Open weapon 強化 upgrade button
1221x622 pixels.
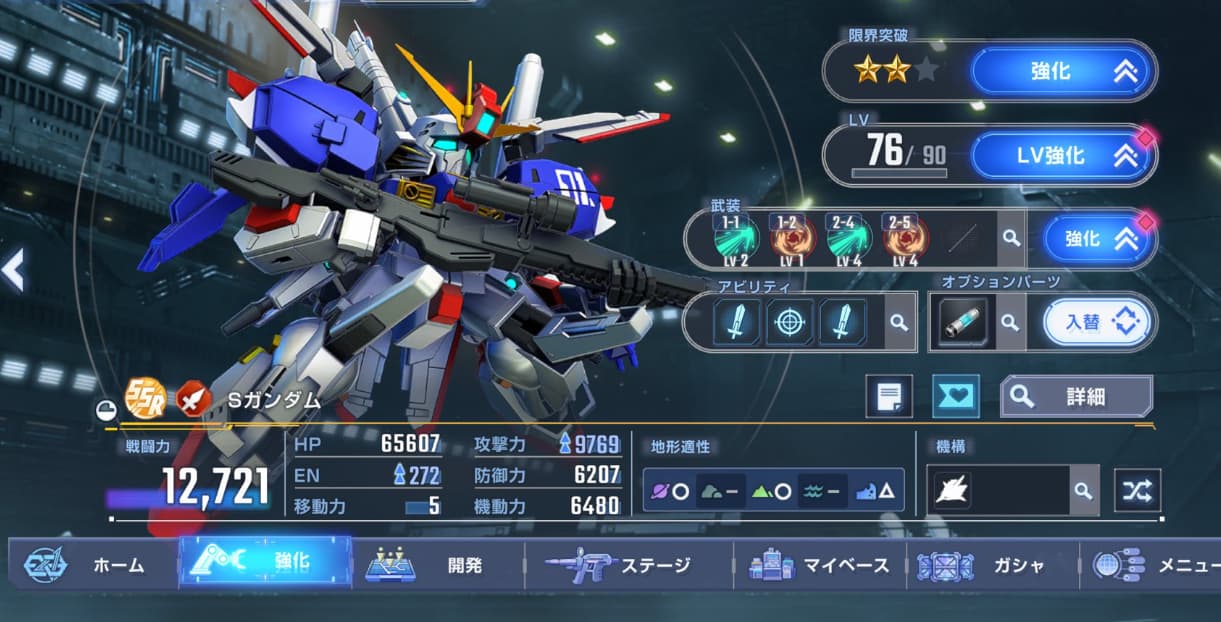click(x=1096, y=240)
